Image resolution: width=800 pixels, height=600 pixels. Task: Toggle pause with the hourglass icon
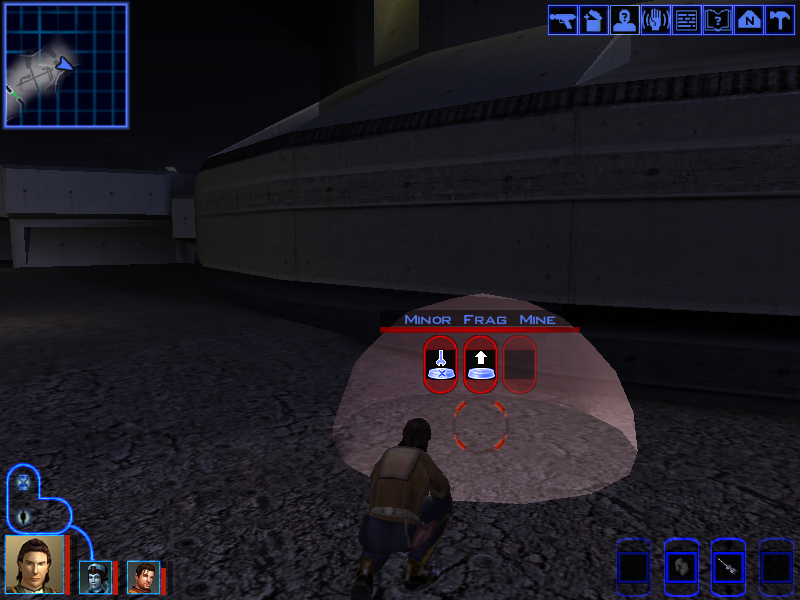(x=23, y=484)
